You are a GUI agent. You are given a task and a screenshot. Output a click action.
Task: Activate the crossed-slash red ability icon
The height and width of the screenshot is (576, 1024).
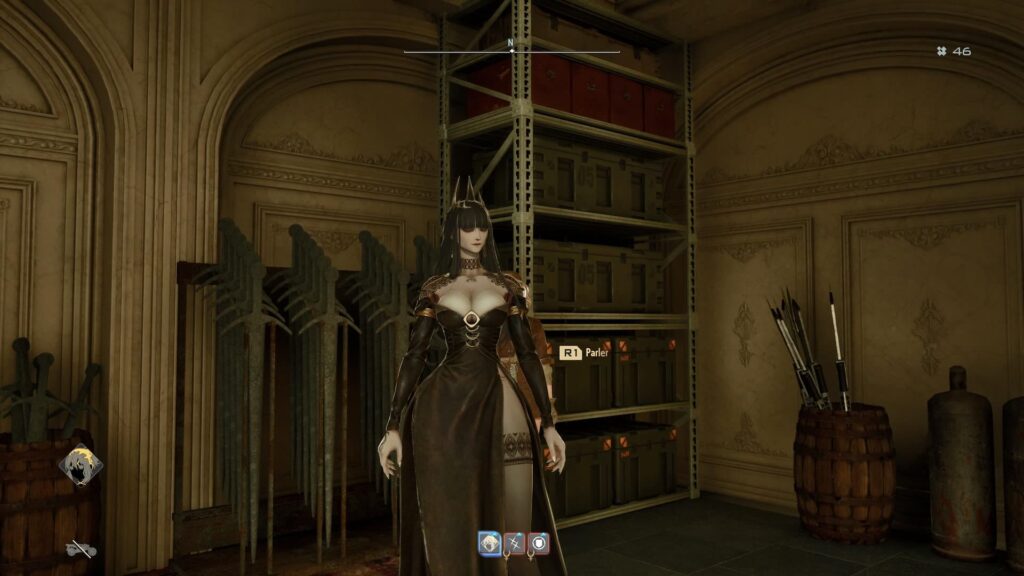[x=514, y=543]
